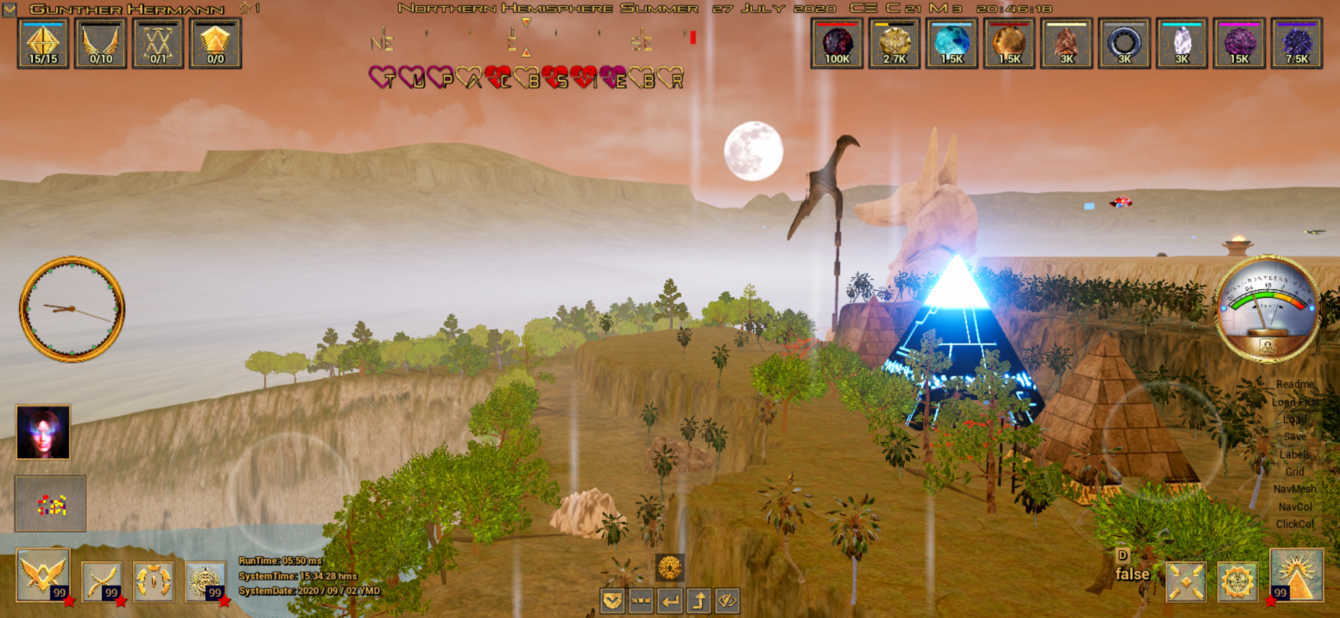The height and width of the screenshot is (618, 1340).
Task: Open the golden sun emblem above bottom toolbar
Action: 670,567
